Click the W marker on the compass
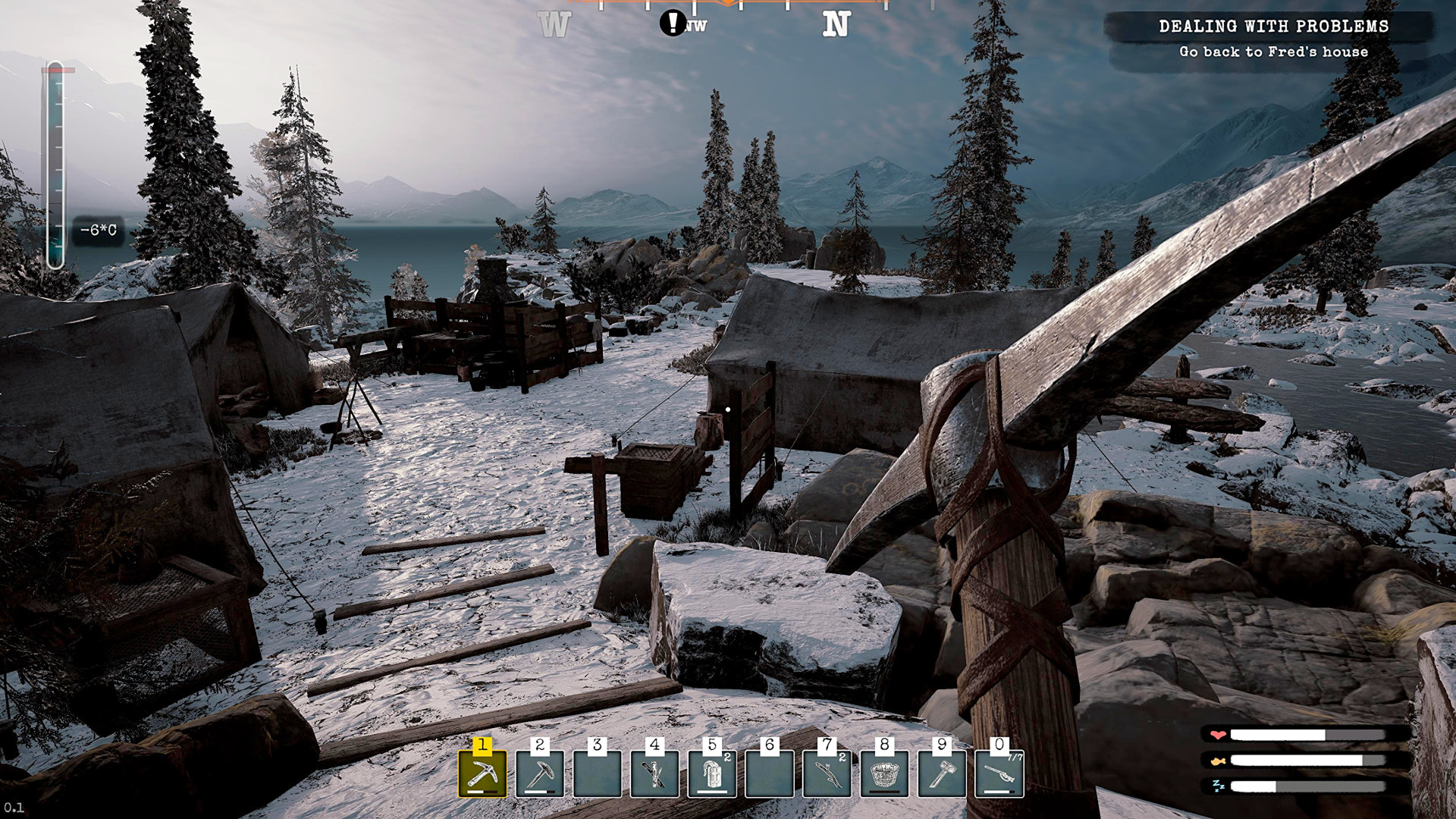1456x819 pixels. [x=553, y=24]
